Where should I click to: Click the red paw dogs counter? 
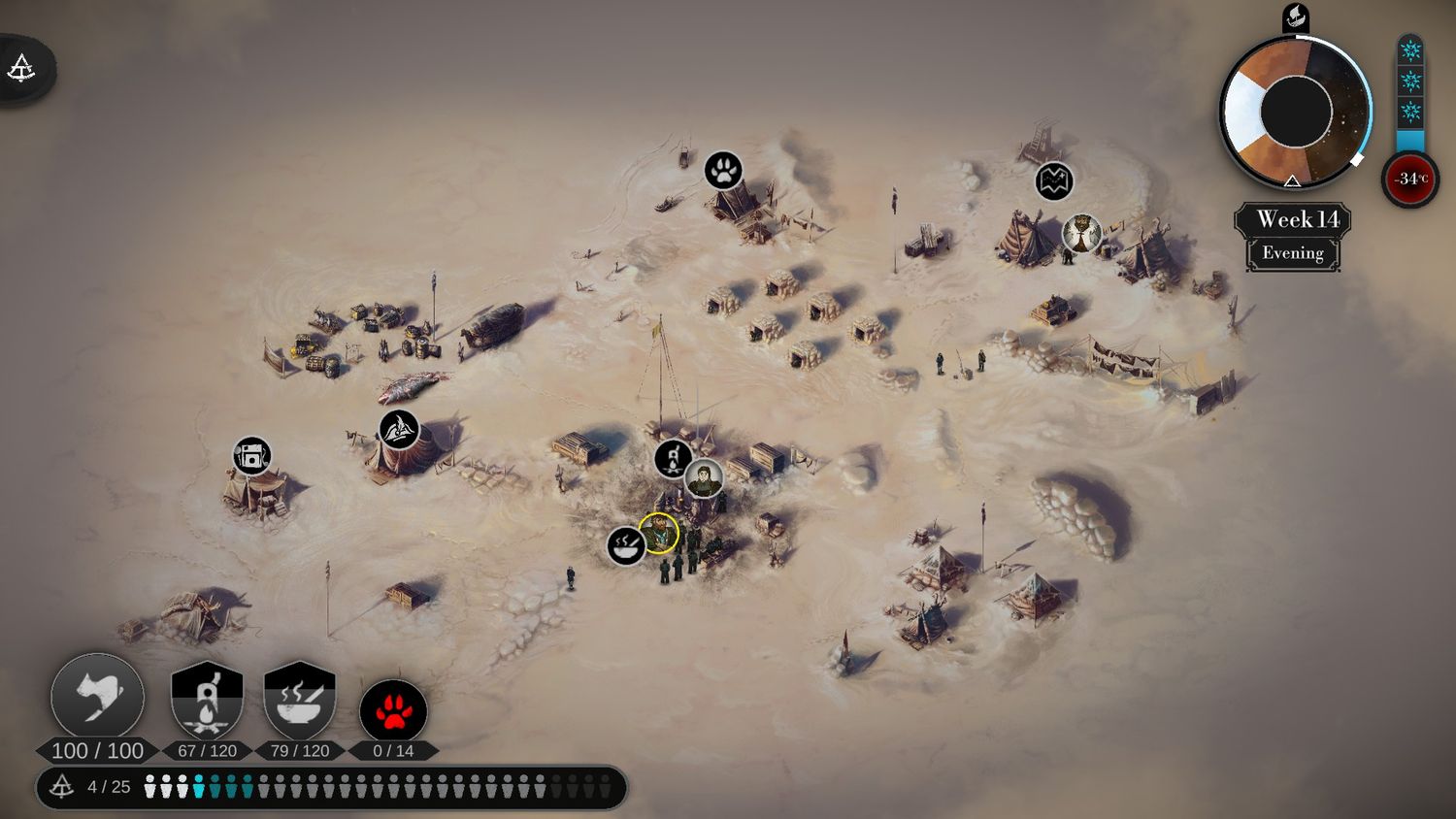coord(393,711)
